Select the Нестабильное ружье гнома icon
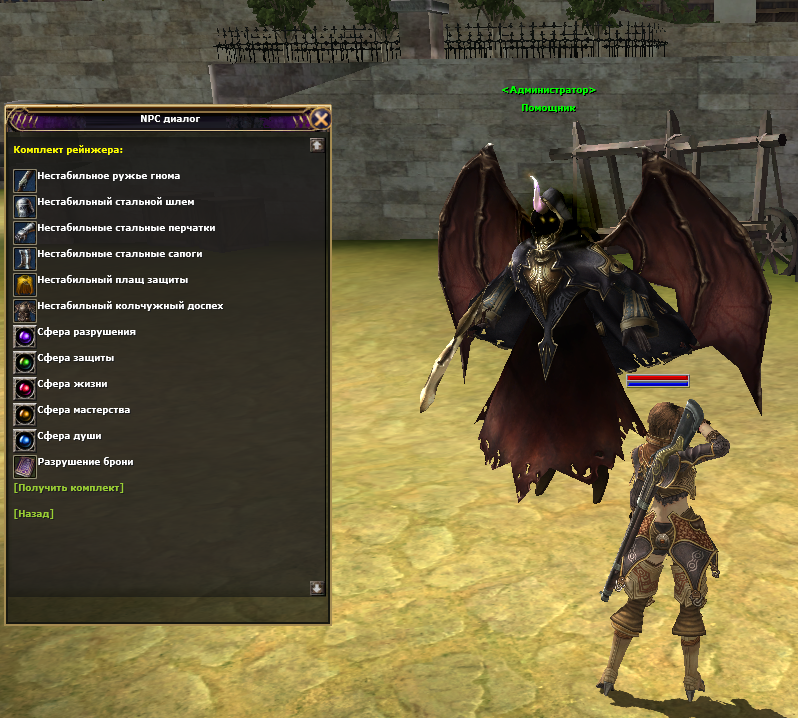 (x=25, y=180)
